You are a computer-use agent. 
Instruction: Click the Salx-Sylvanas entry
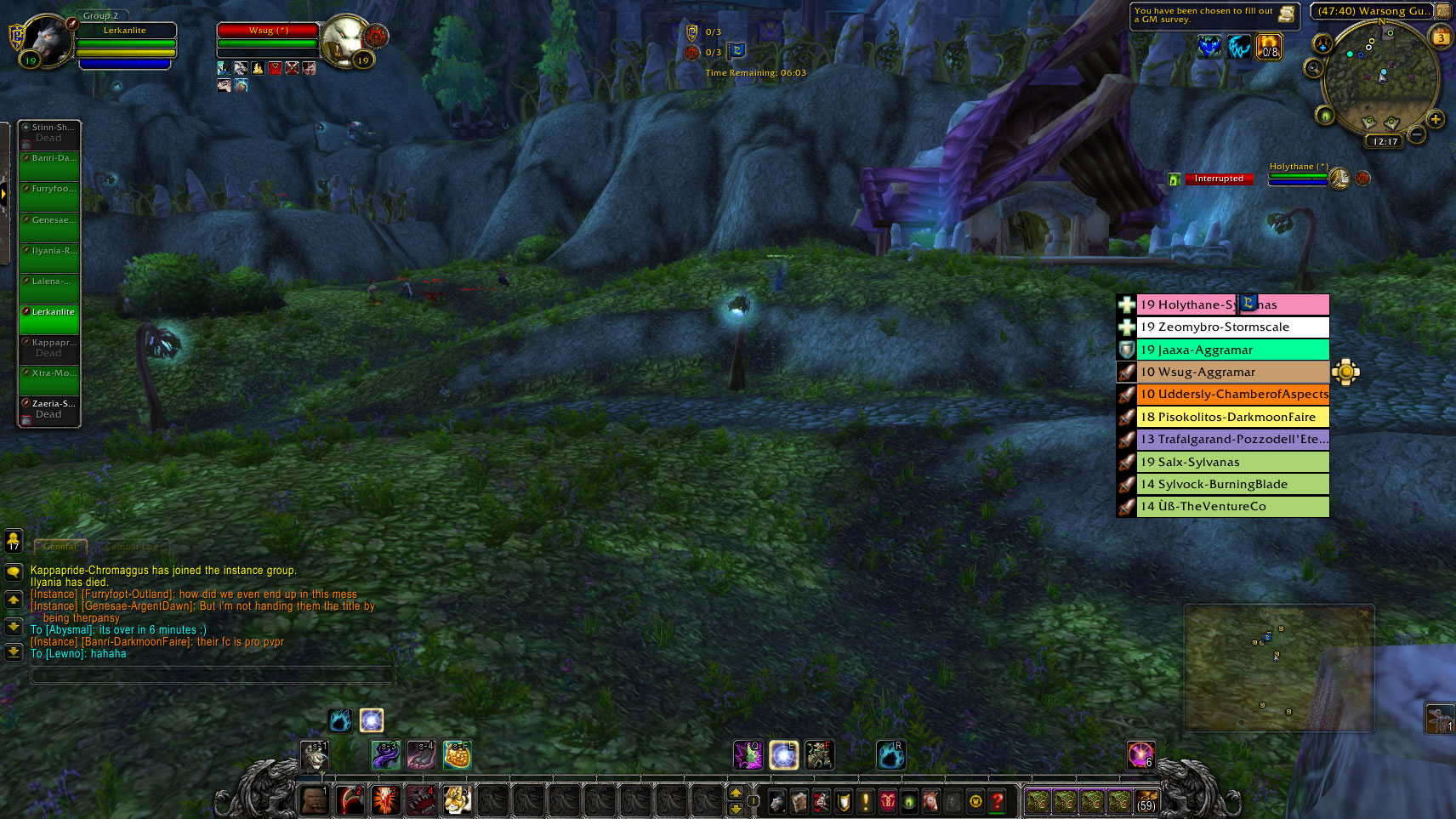tap(1231, 462)
